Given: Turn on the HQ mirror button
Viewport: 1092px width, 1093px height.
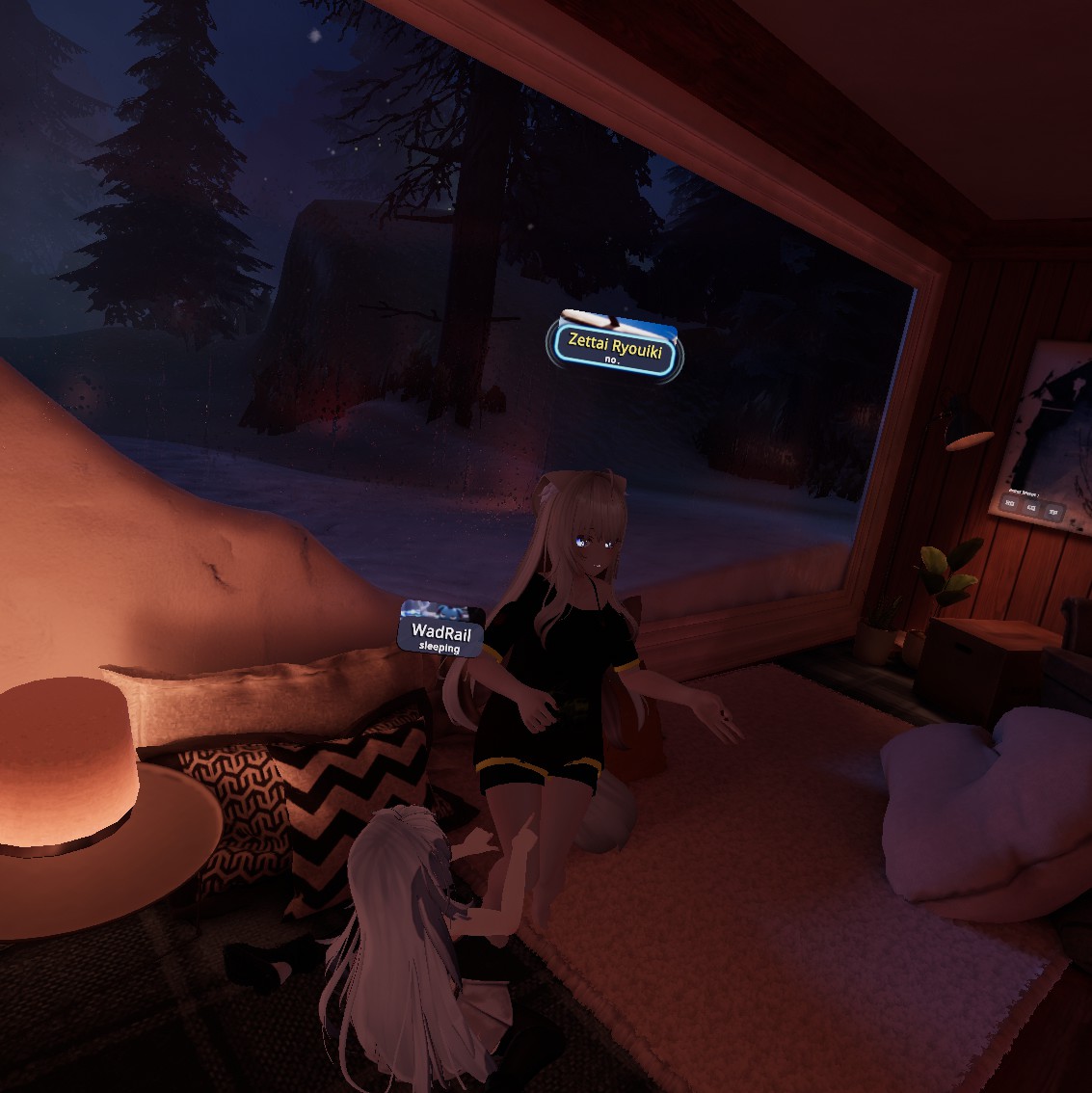Looking at the screenshot, I should pyautogui.click(x=1009, y=503).
